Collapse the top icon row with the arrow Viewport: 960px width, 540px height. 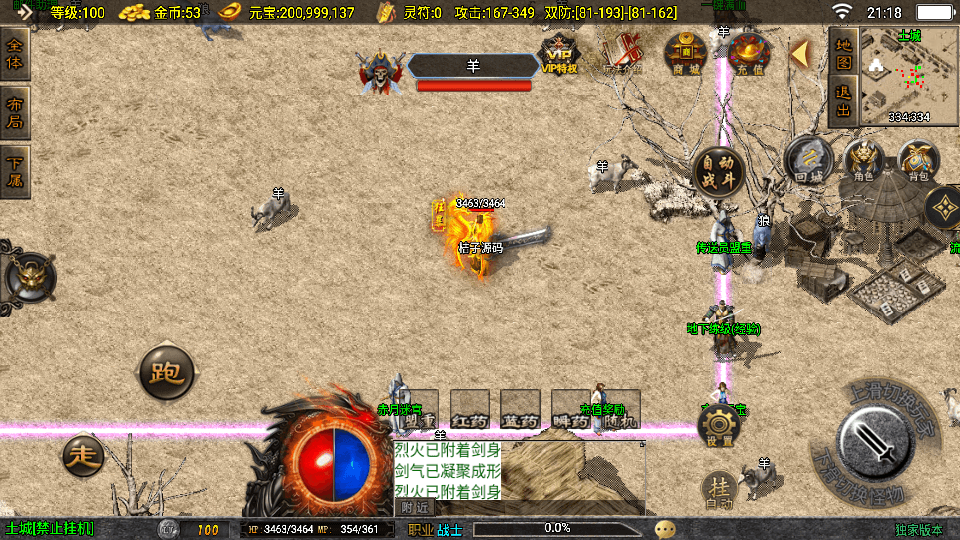click(x=800, y=54)
